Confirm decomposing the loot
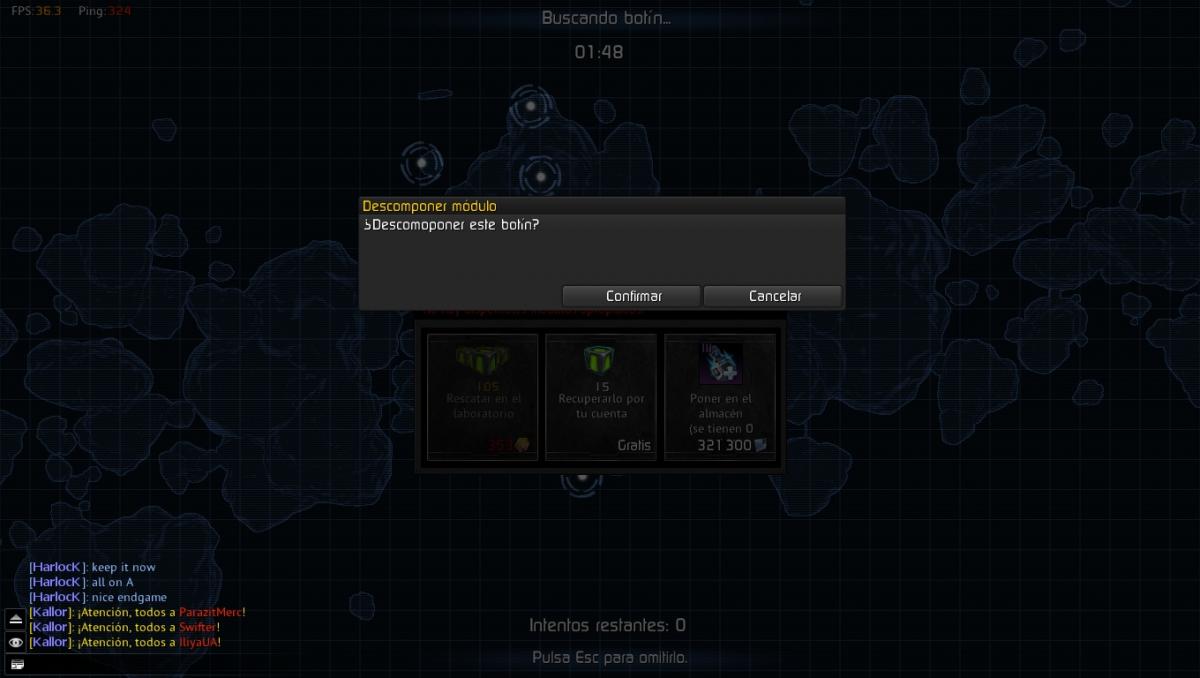This screenshot has height=678, width=1200. point(633,296)
